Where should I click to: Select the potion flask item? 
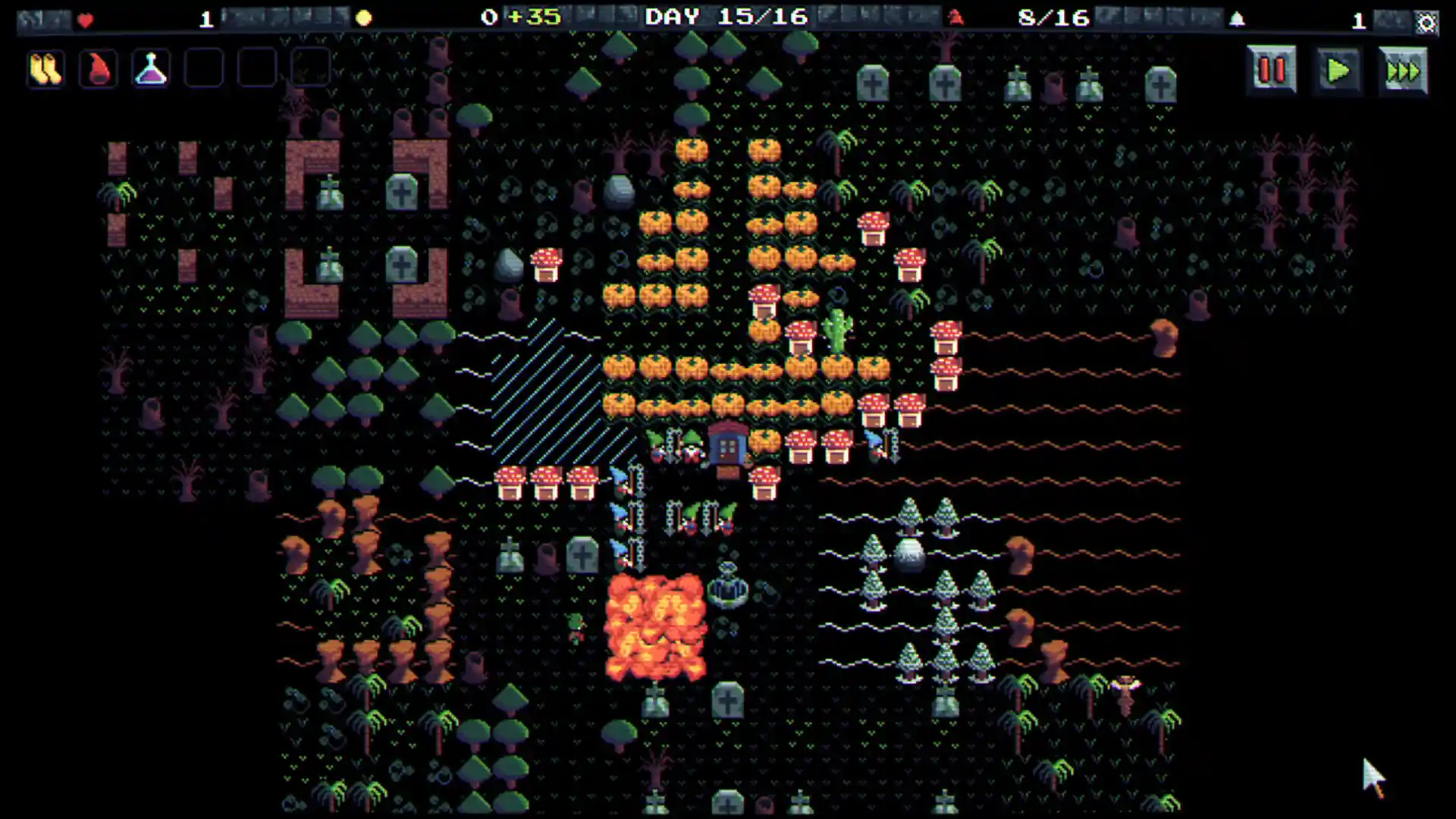[149, 67]
